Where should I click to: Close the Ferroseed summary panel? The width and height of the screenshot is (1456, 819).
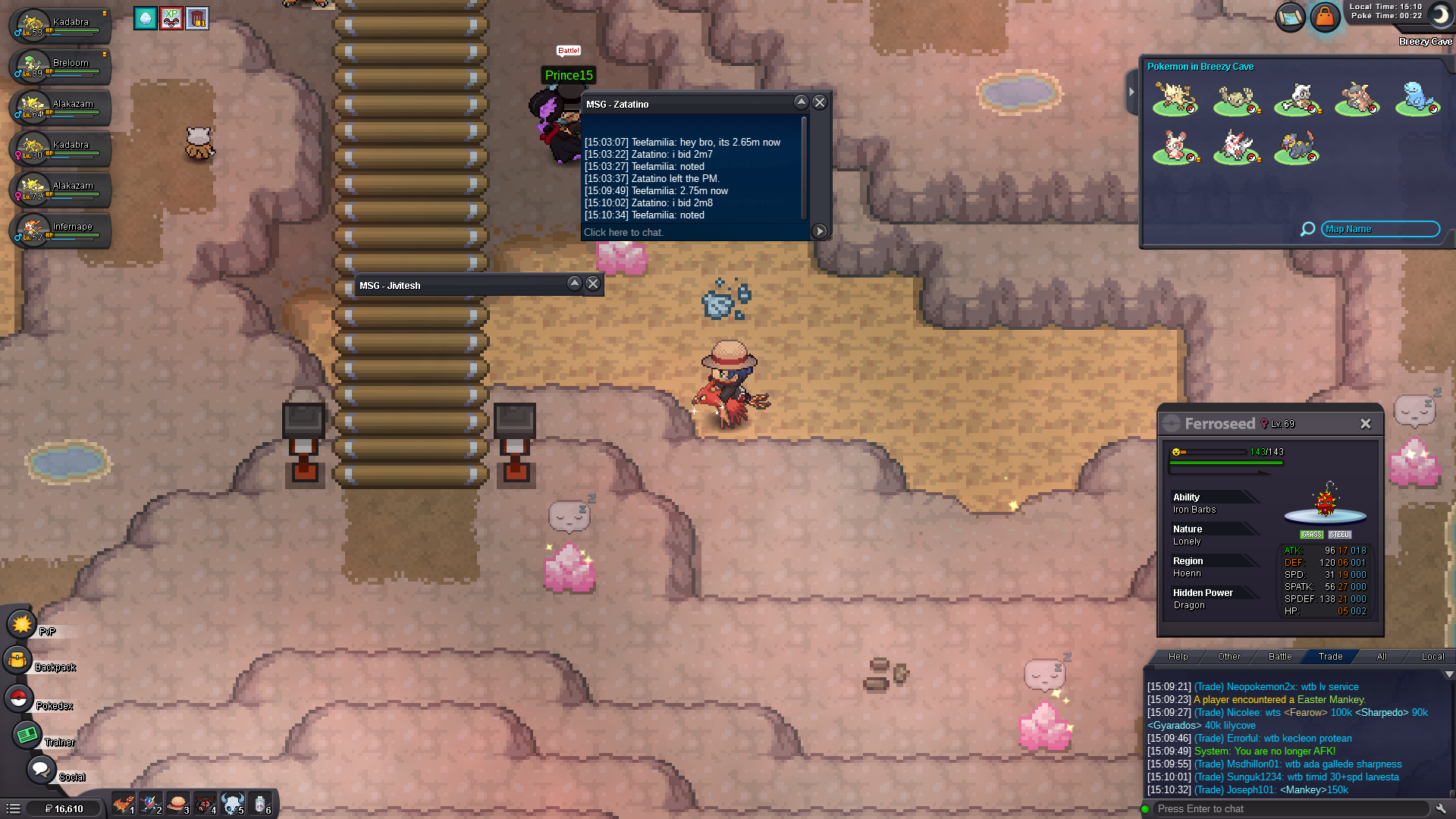[x=1365, y=424]
